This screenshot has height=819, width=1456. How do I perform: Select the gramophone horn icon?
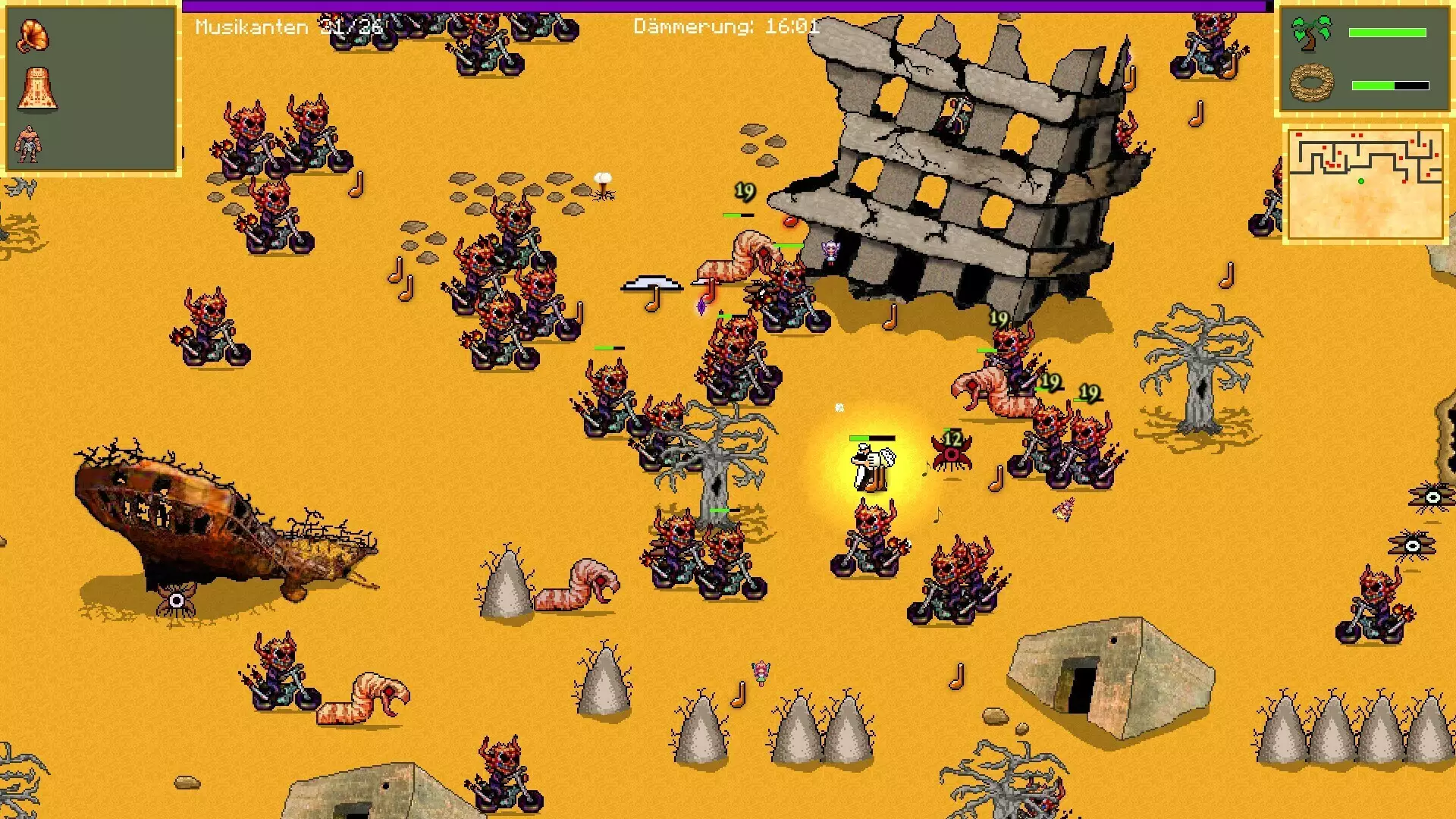tap(33, 36)
